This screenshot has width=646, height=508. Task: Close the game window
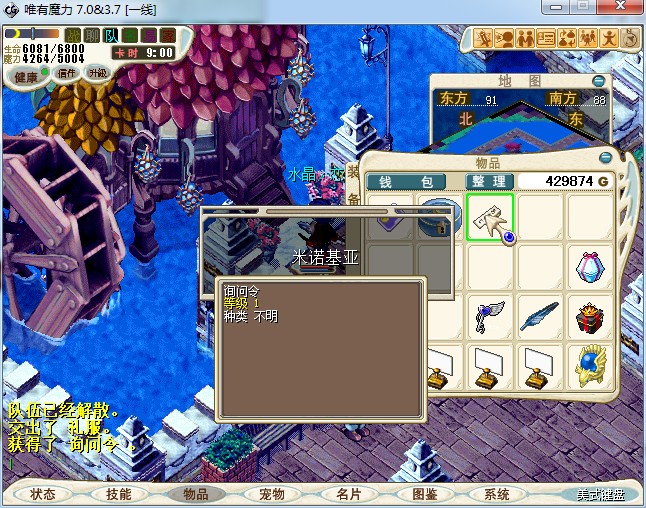(622, 9)
